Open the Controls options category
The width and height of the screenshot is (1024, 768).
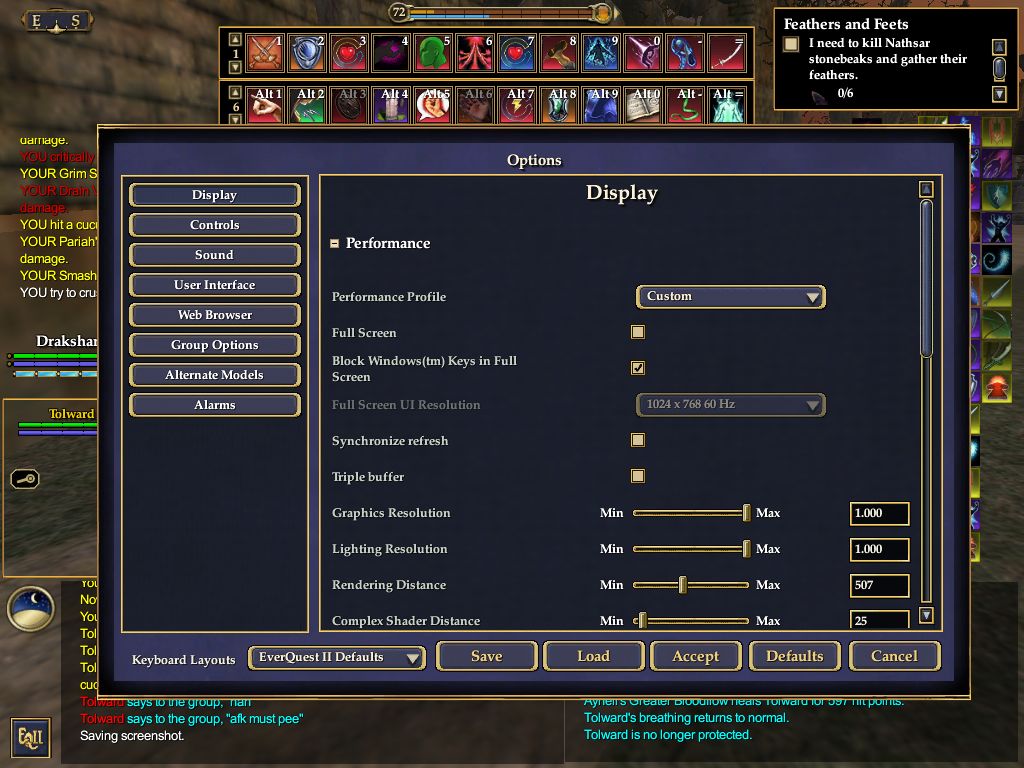click(214, 225)
